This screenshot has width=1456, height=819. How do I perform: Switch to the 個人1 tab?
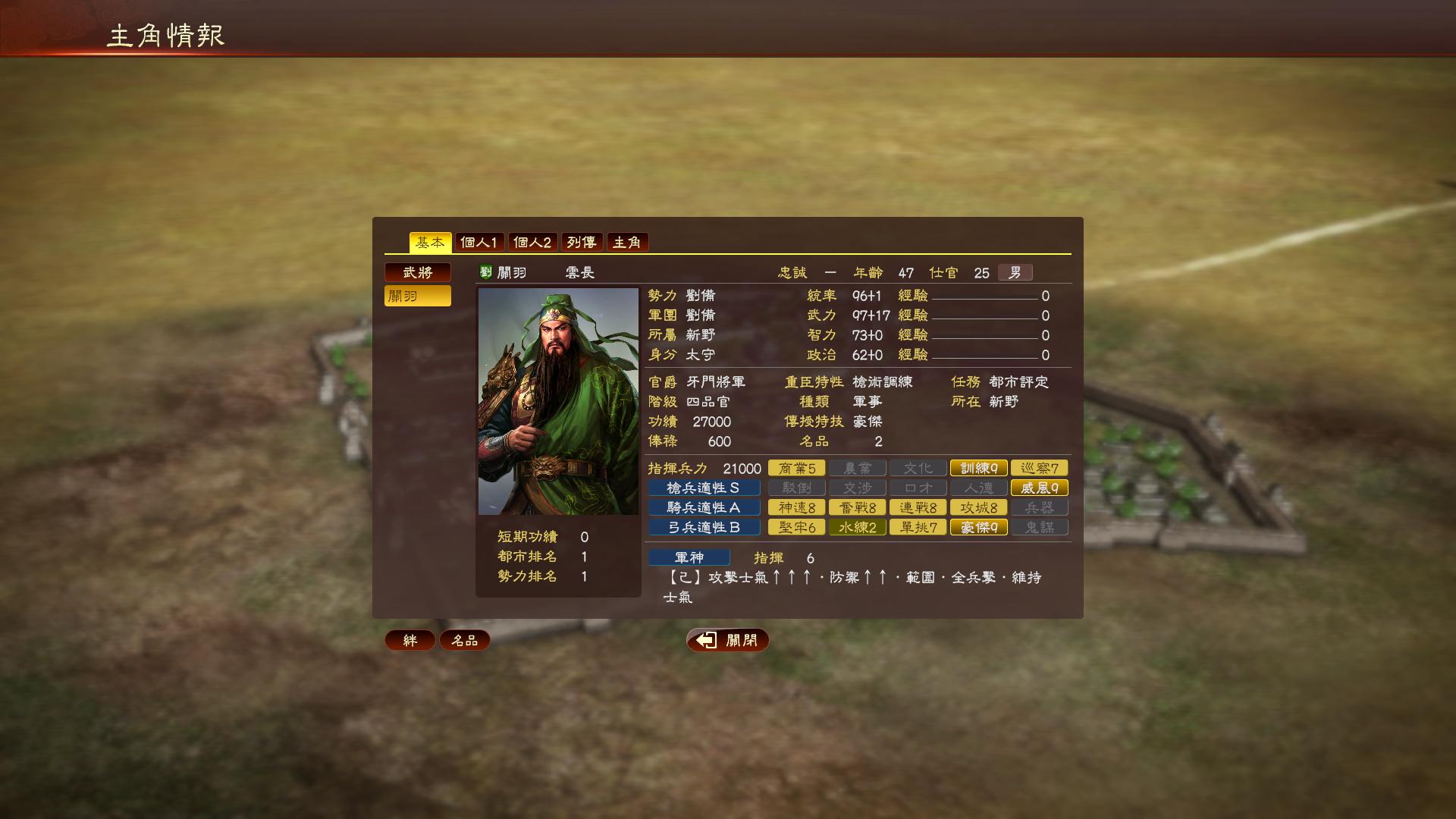(477, 242)
